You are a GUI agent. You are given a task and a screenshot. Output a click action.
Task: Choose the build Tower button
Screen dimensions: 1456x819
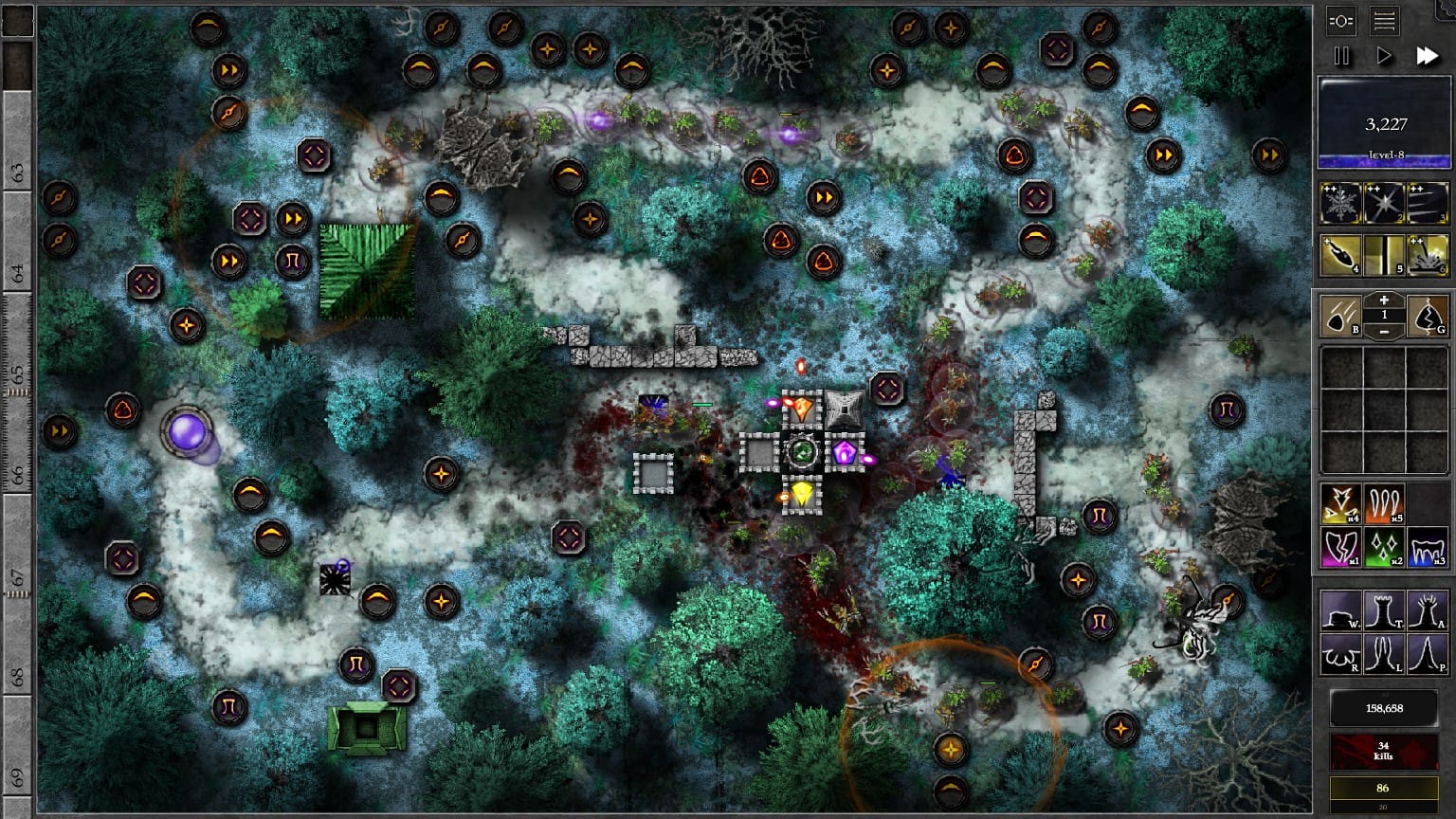point(1384,610)
